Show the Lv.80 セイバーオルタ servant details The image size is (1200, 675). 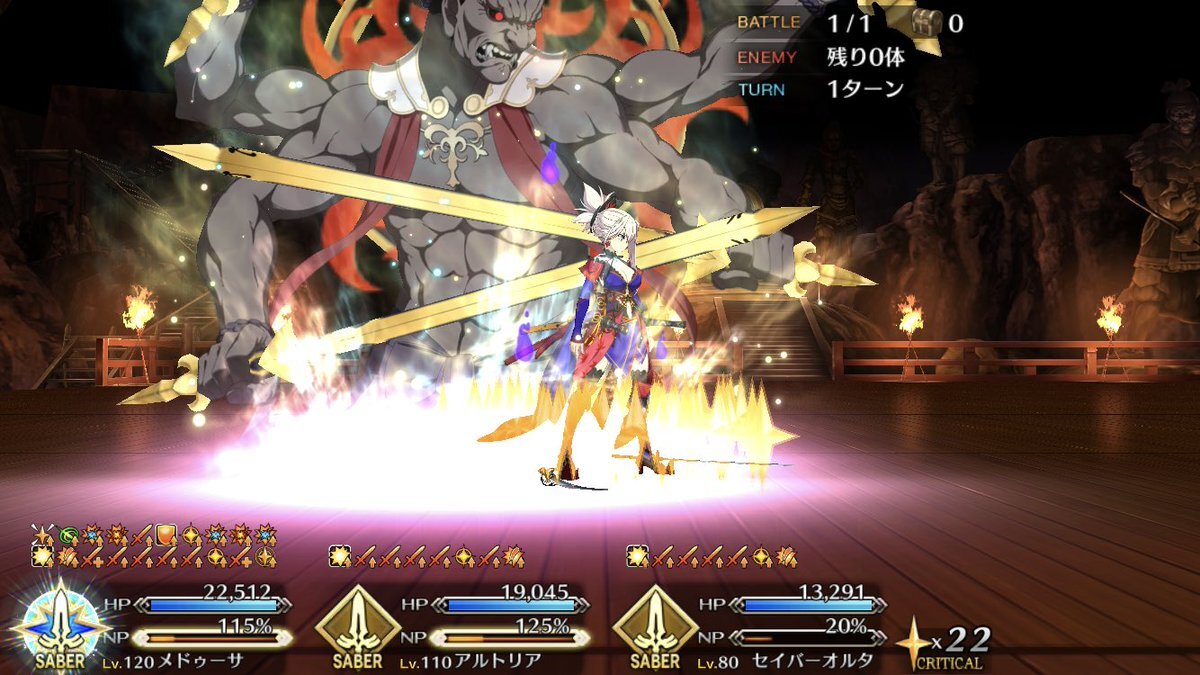pyautogui.click(x=655, y=624)
